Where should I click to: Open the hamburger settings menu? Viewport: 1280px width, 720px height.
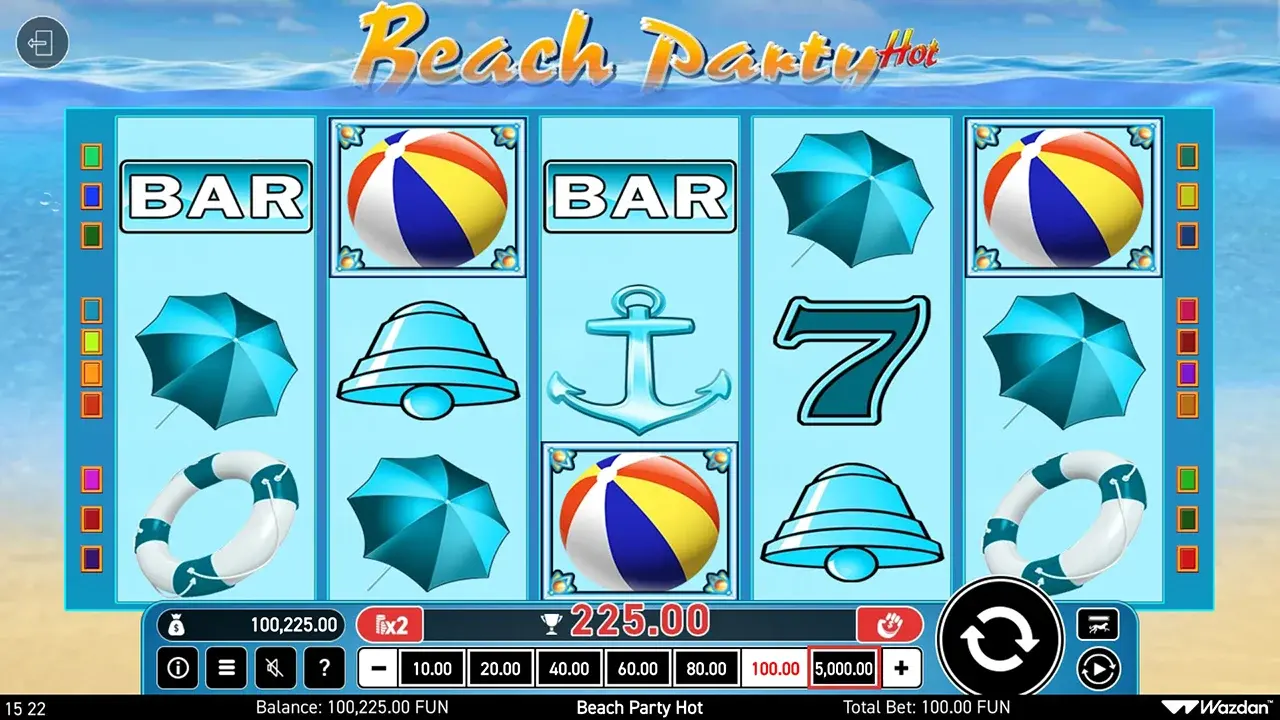pos(227,667)
